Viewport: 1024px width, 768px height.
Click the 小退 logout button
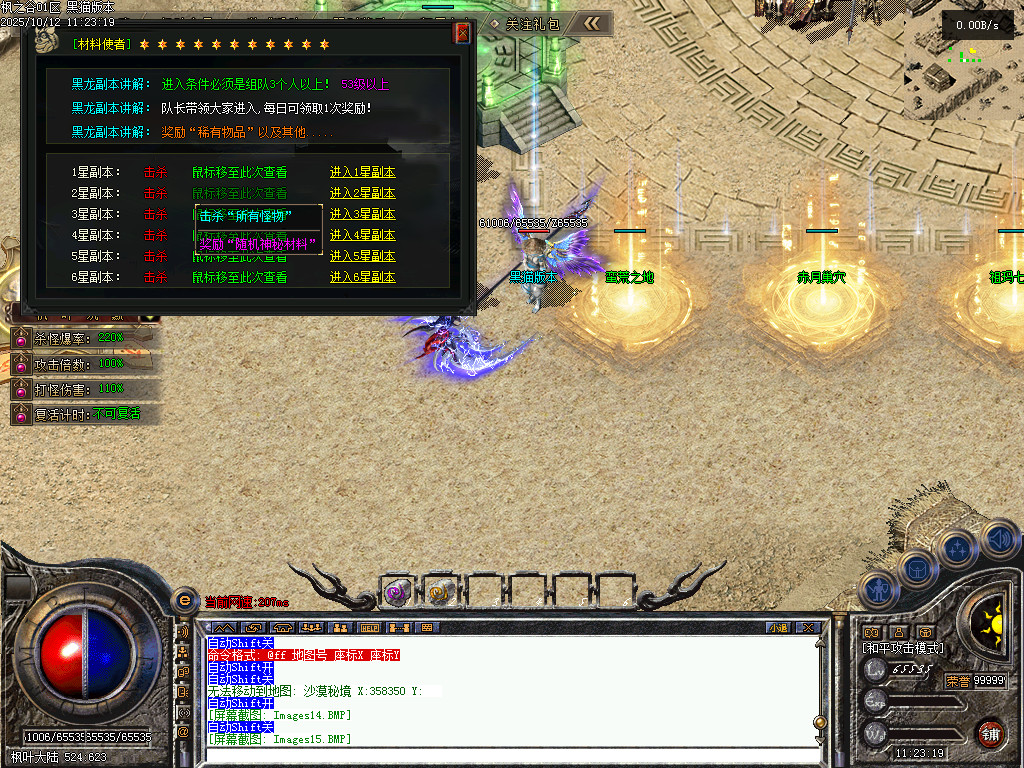(778, 628)
